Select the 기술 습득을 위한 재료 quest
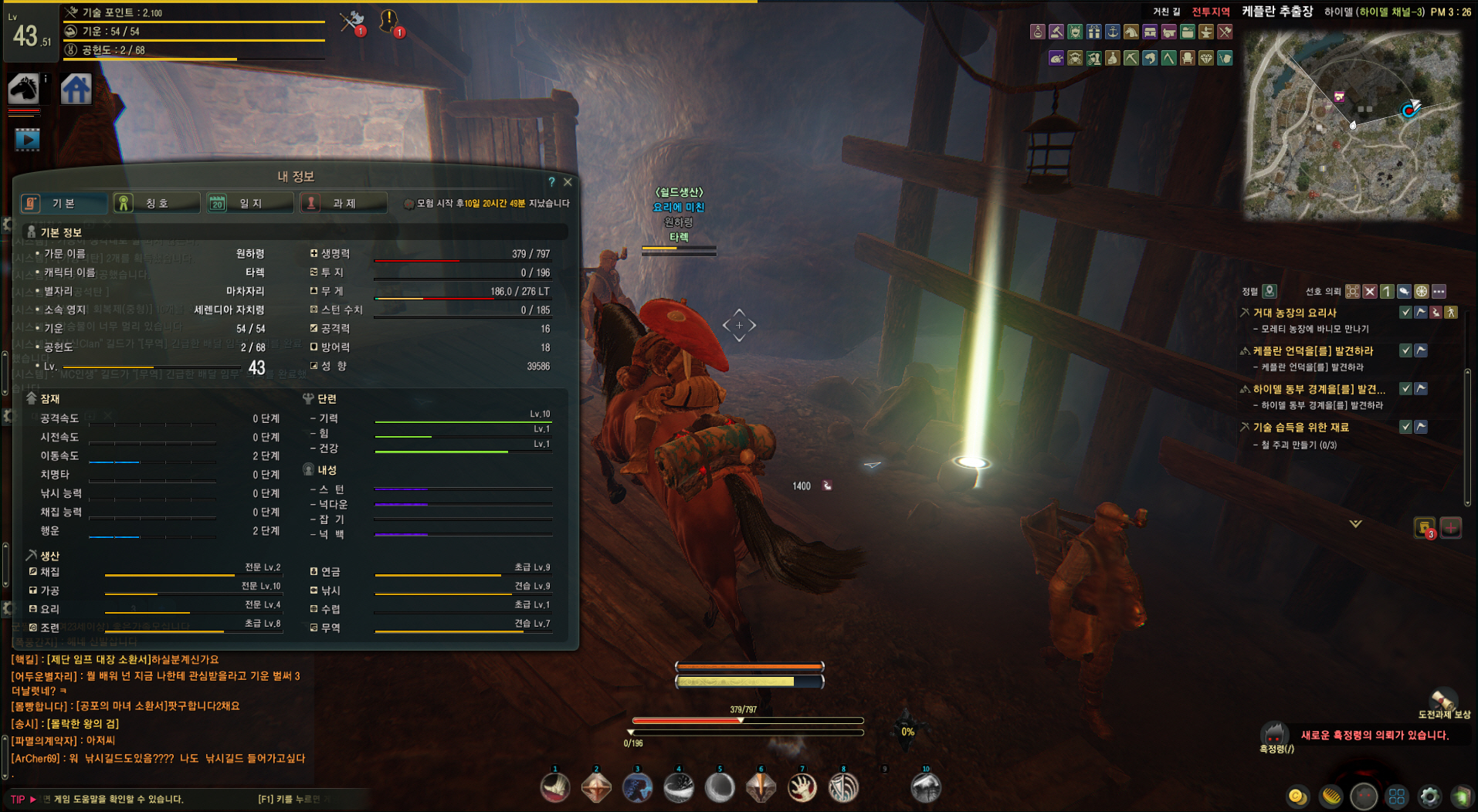Screen dimensions: 1478x812 click(1300, 427)
